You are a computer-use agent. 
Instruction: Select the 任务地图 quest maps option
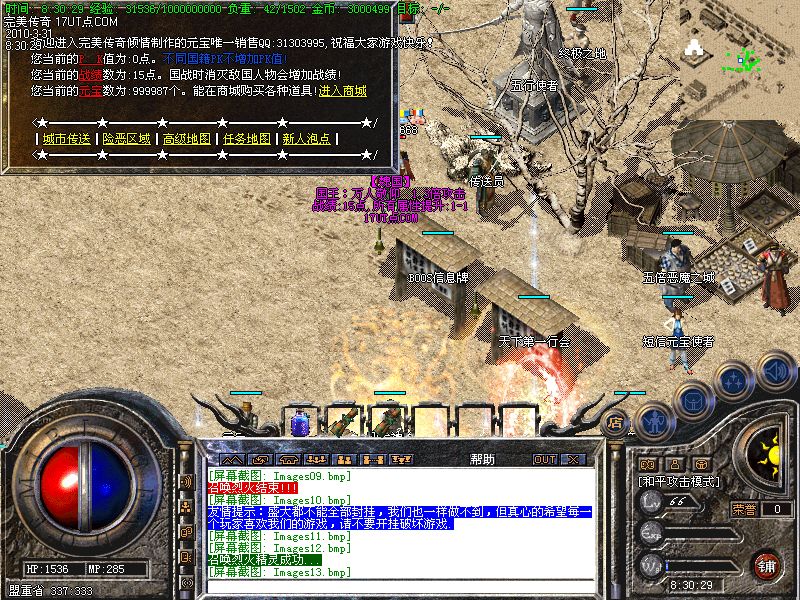pyautogui.click(x=247, y=139)
